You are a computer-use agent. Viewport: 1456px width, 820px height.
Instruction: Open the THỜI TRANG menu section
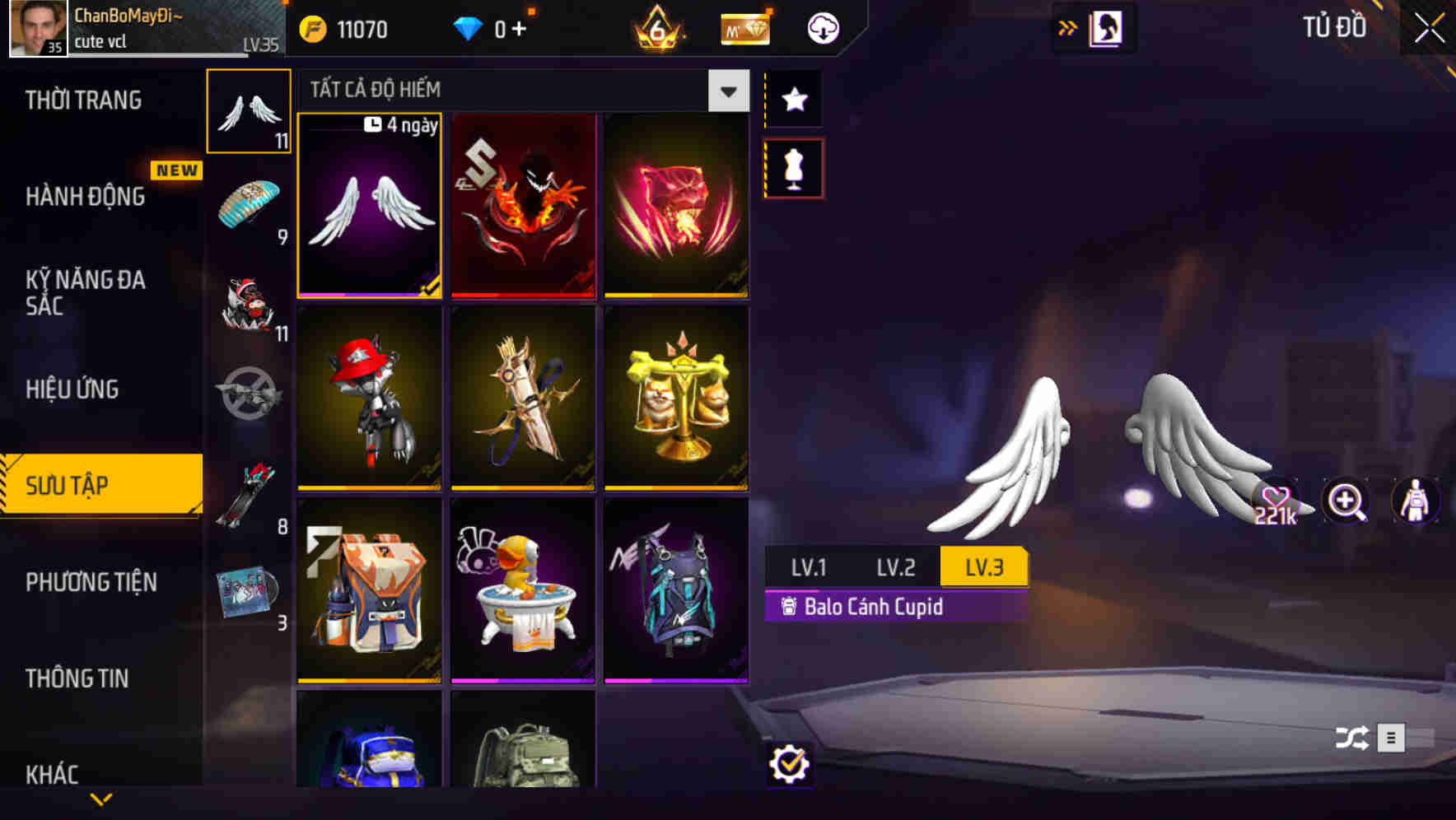82,99
